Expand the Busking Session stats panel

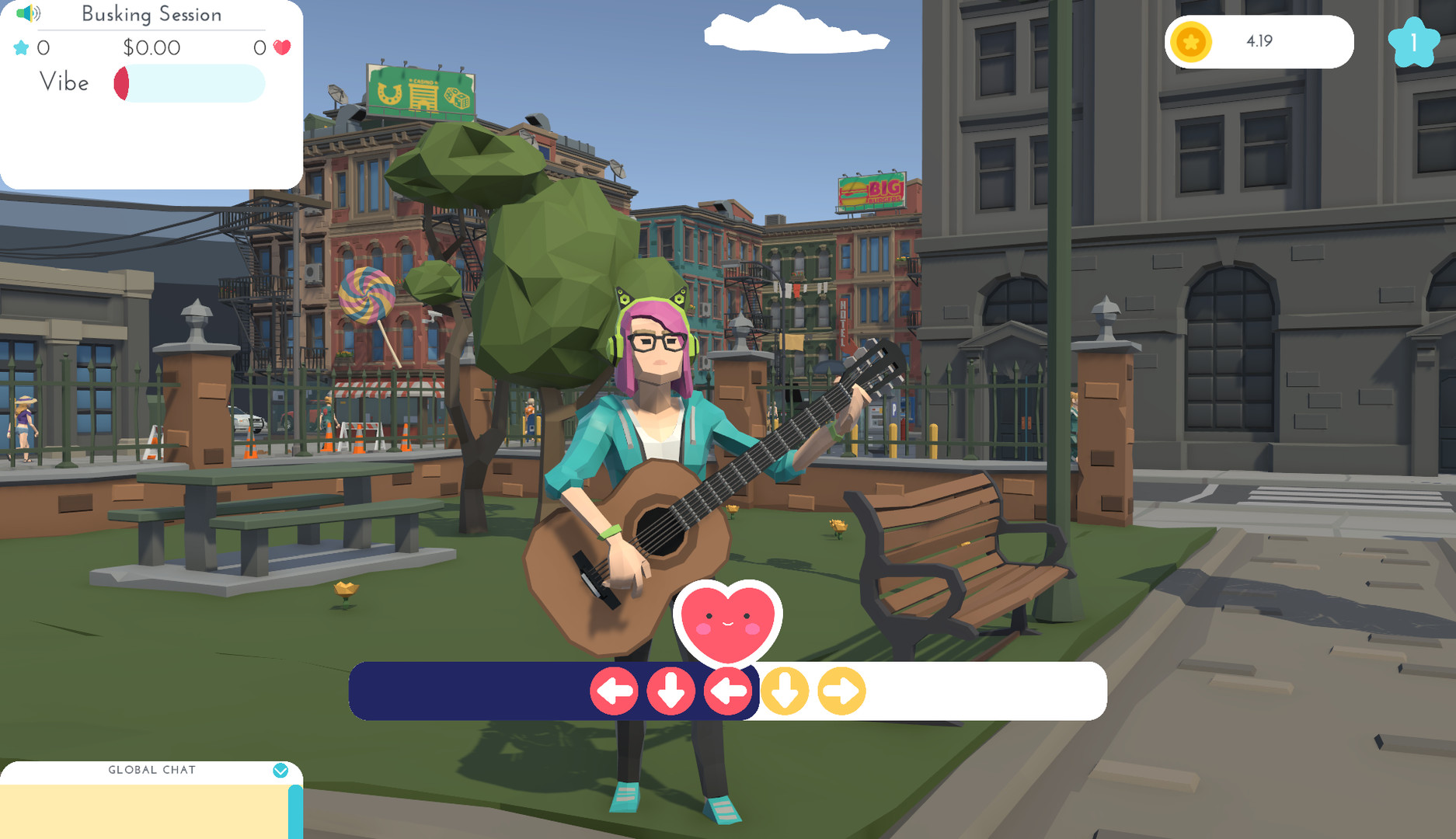(x=152, y=14)
